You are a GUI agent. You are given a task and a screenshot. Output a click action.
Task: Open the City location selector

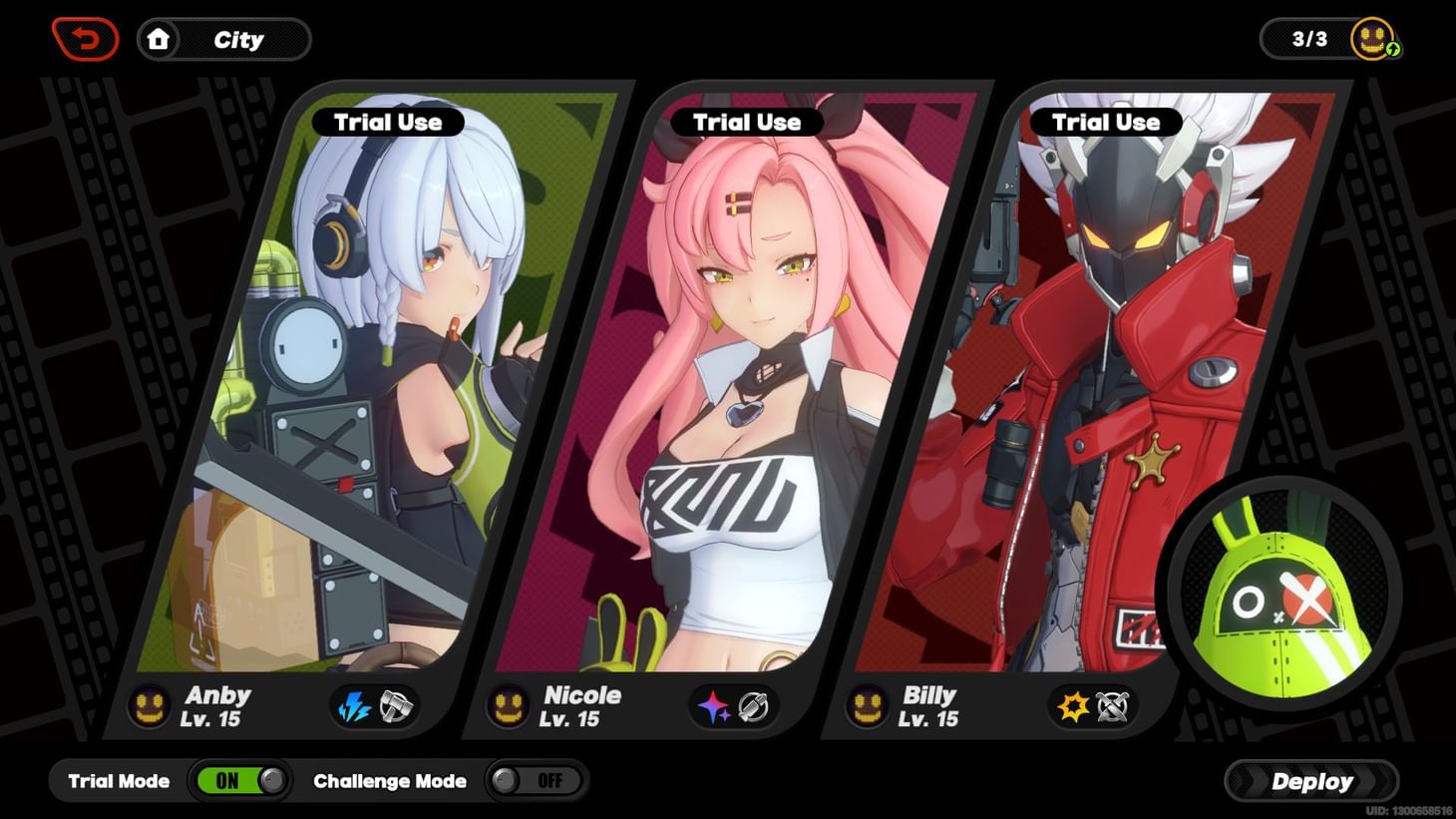tap(237, 39)
